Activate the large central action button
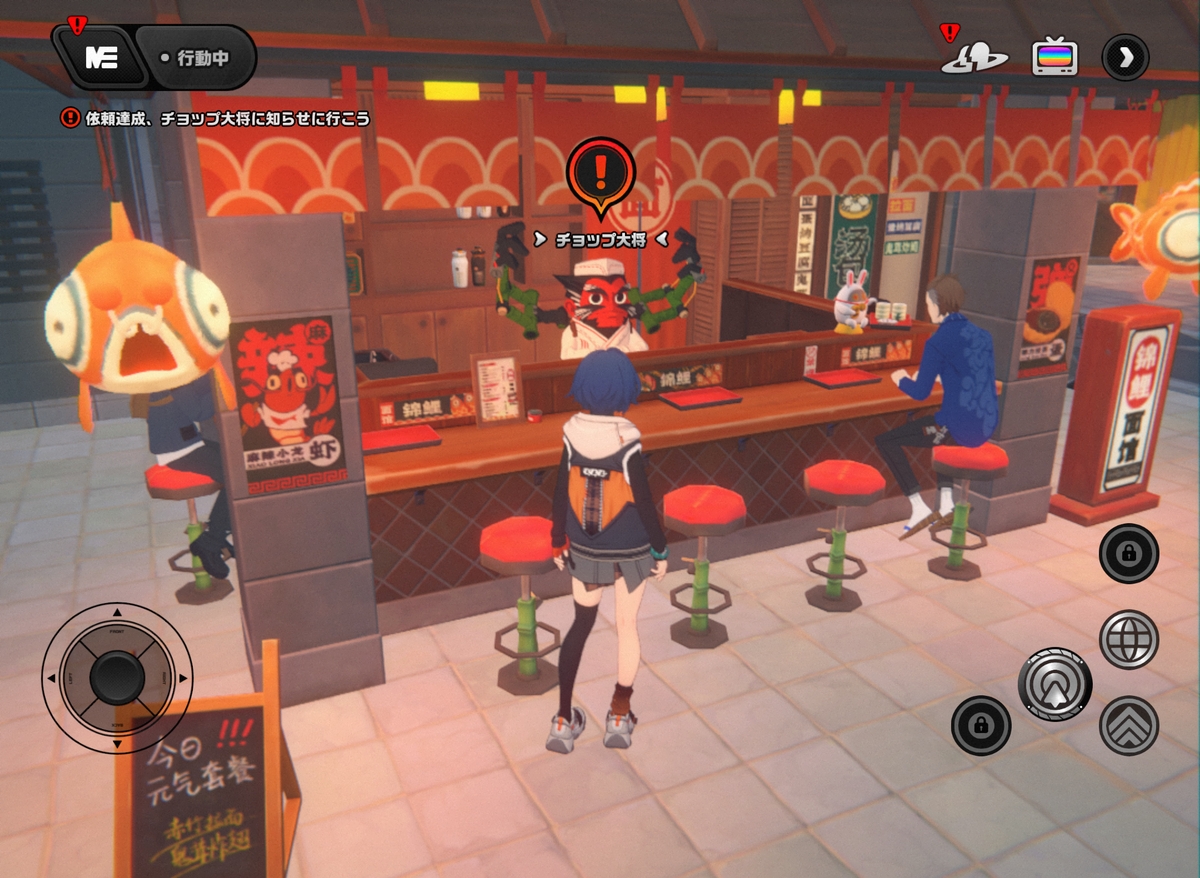This screenshot has width=1200, height=878. [x=1055, y=684]
